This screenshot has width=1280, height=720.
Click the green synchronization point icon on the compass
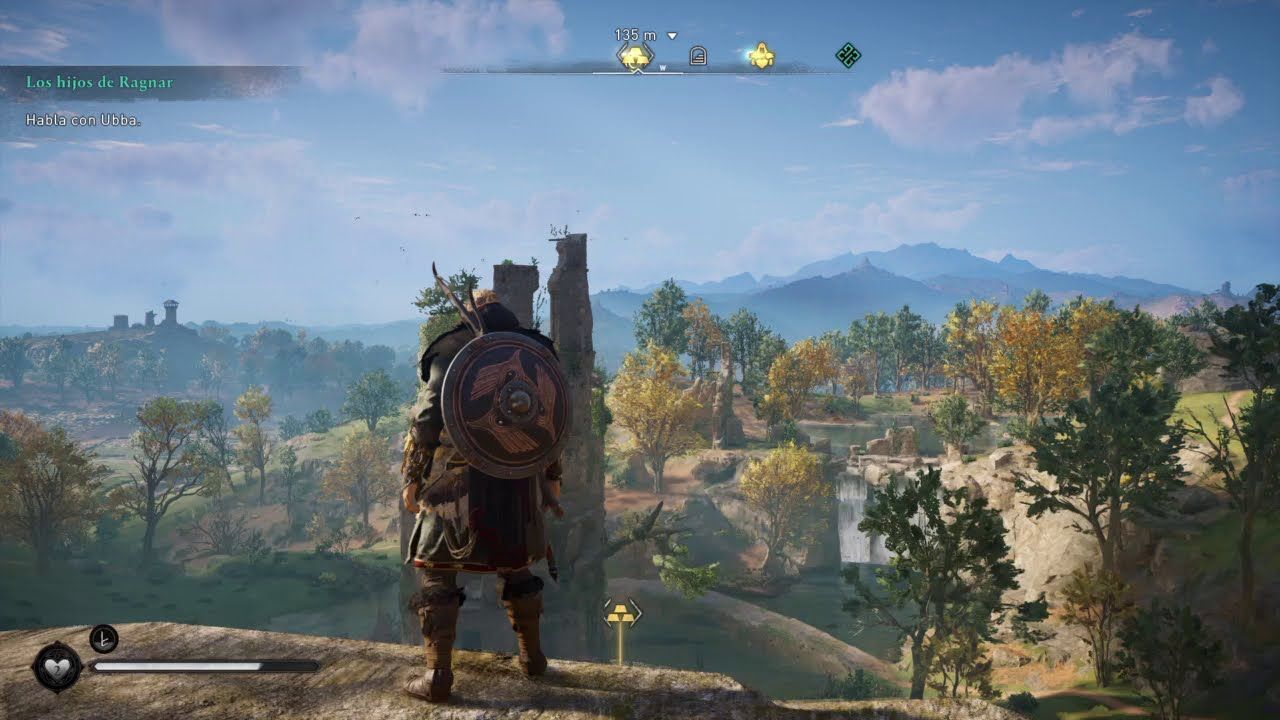click(x=850, y=55)
